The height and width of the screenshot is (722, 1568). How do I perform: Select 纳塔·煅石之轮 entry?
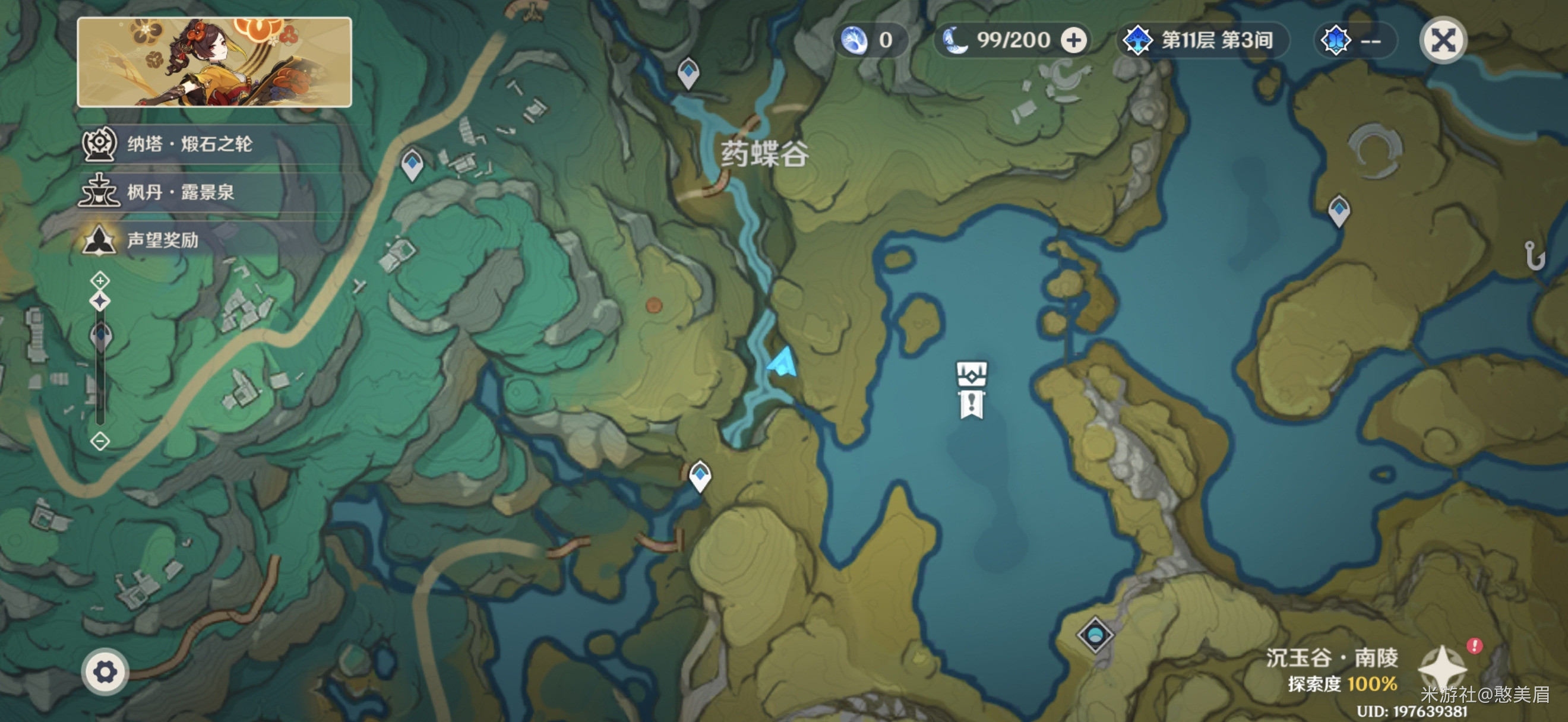click(189, 144)
